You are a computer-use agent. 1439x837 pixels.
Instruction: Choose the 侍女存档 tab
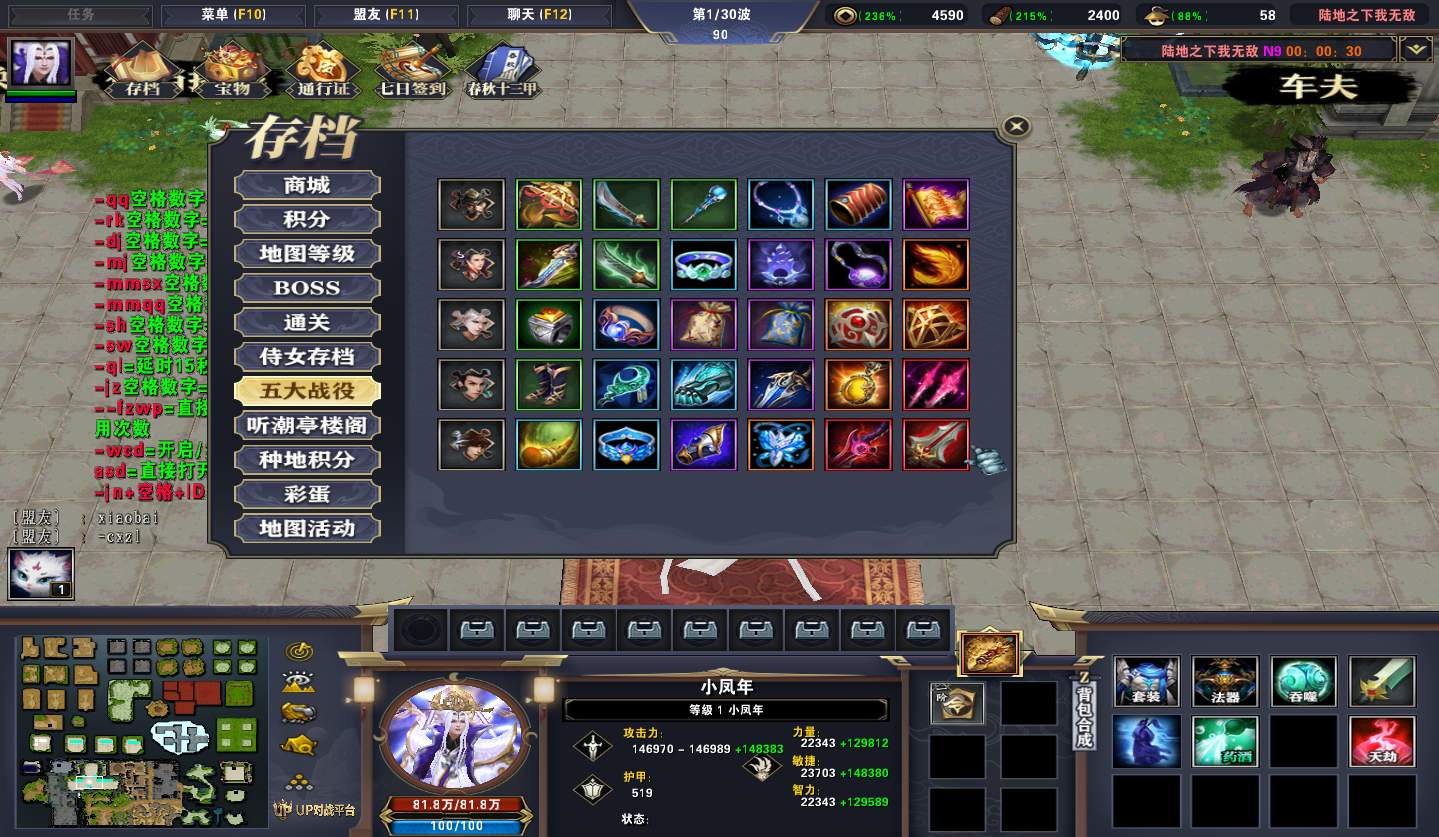point(307,357)
